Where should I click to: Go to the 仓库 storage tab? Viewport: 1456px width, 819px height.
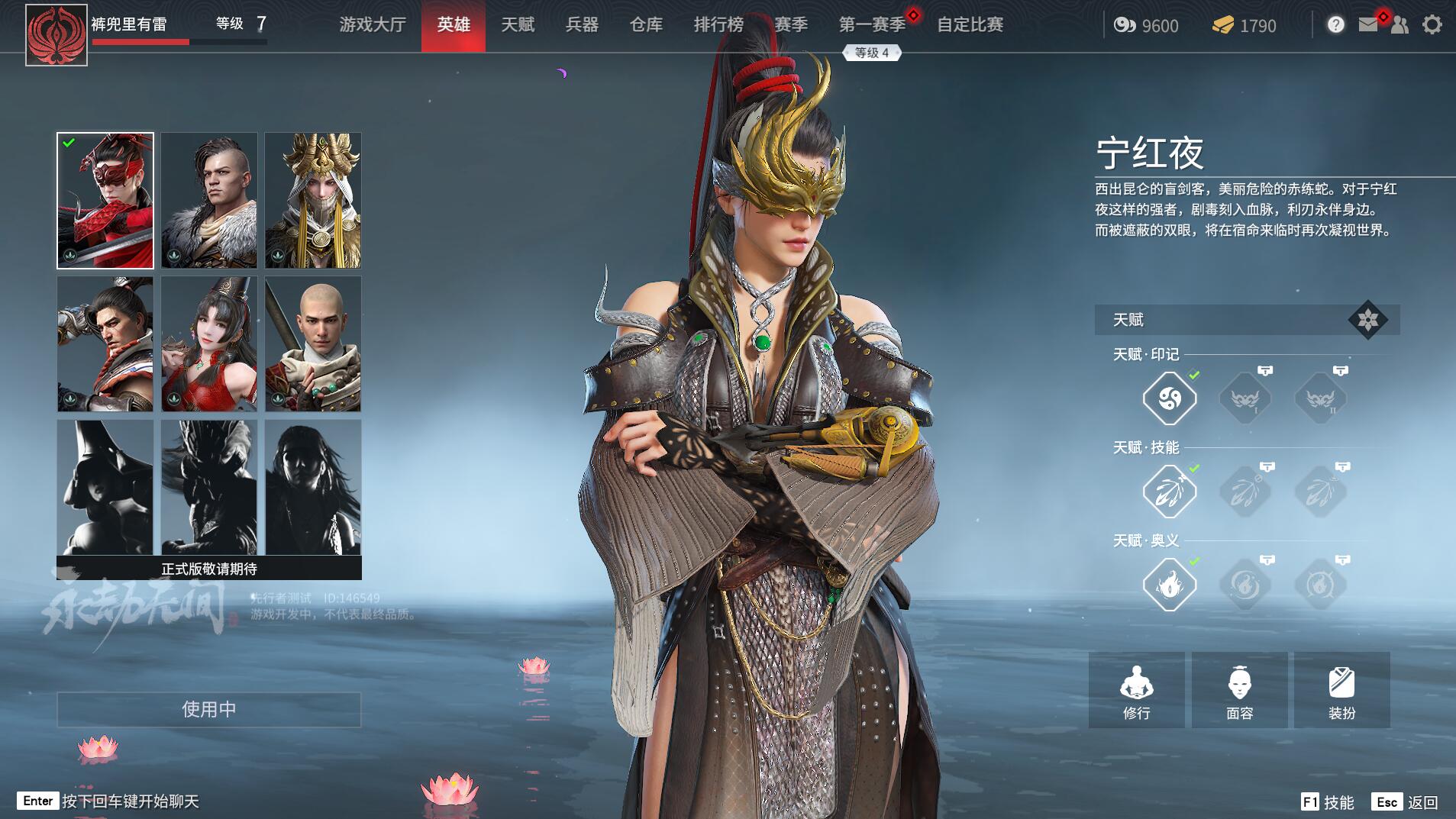point(646,25)
